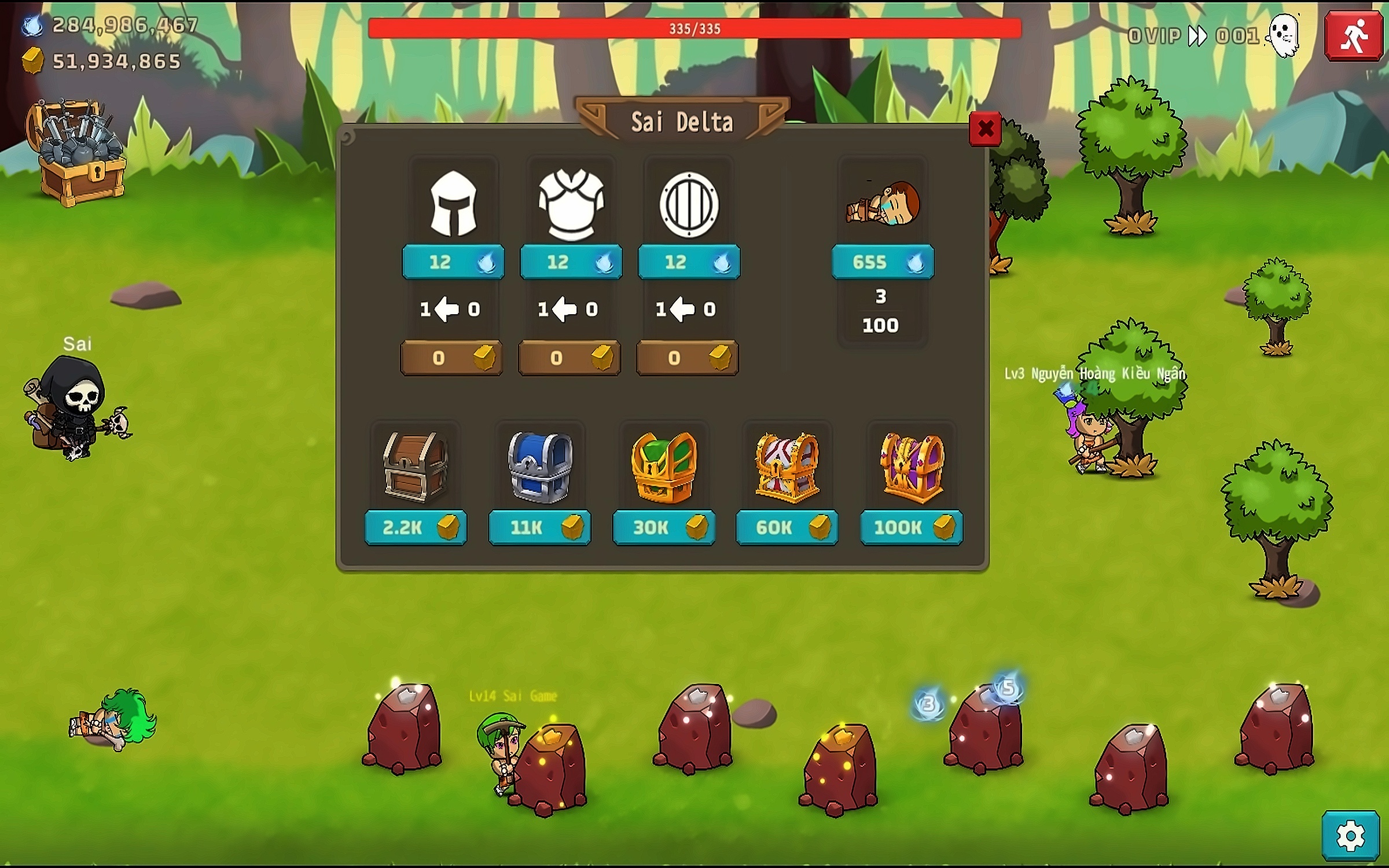Buy the purple chest for 100K gold
The width and height of the screenshot is (1389, 868).
tap(912, 527)
